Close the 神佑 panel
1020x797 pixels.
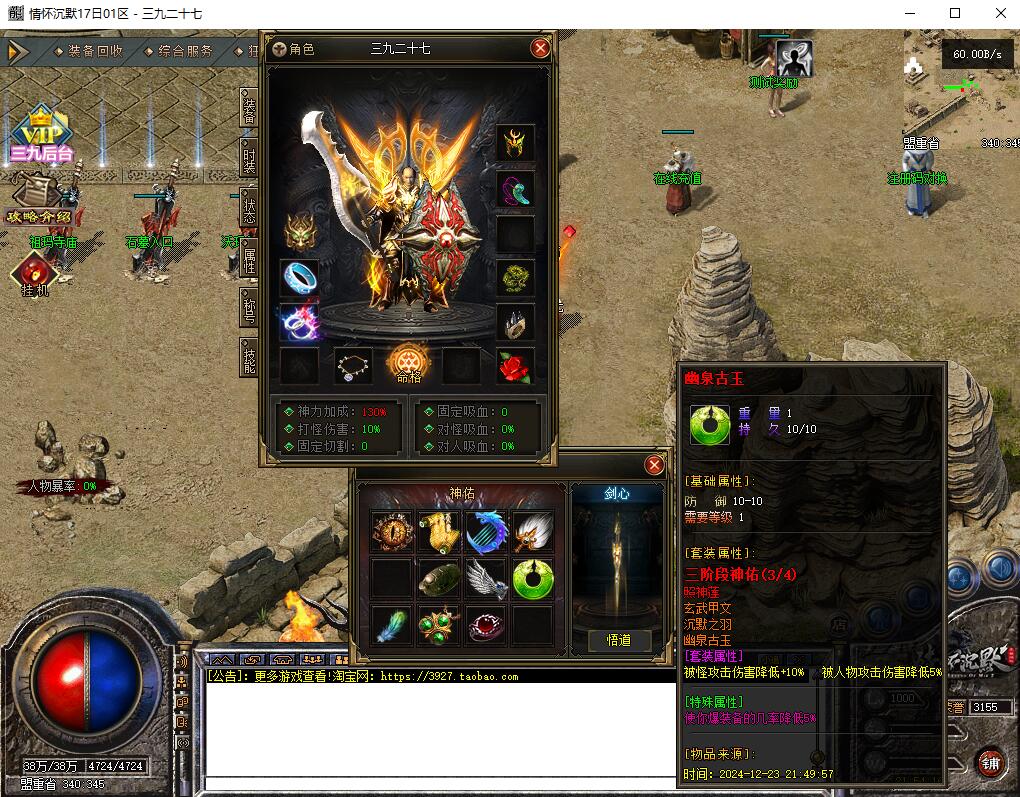coord(655,465)
